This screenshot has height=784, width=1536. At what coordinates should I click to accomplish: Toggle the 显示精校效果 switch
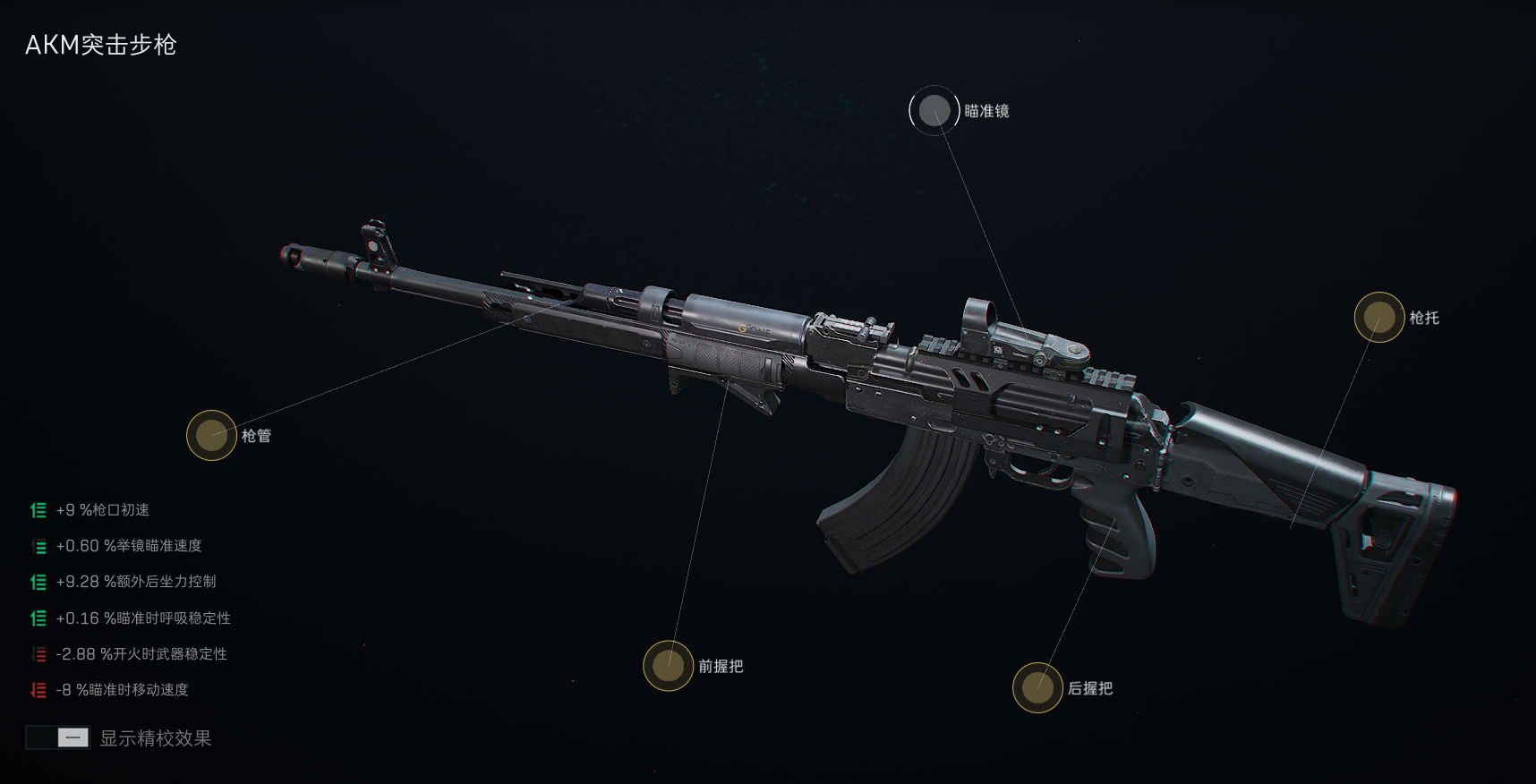[58, 737]
